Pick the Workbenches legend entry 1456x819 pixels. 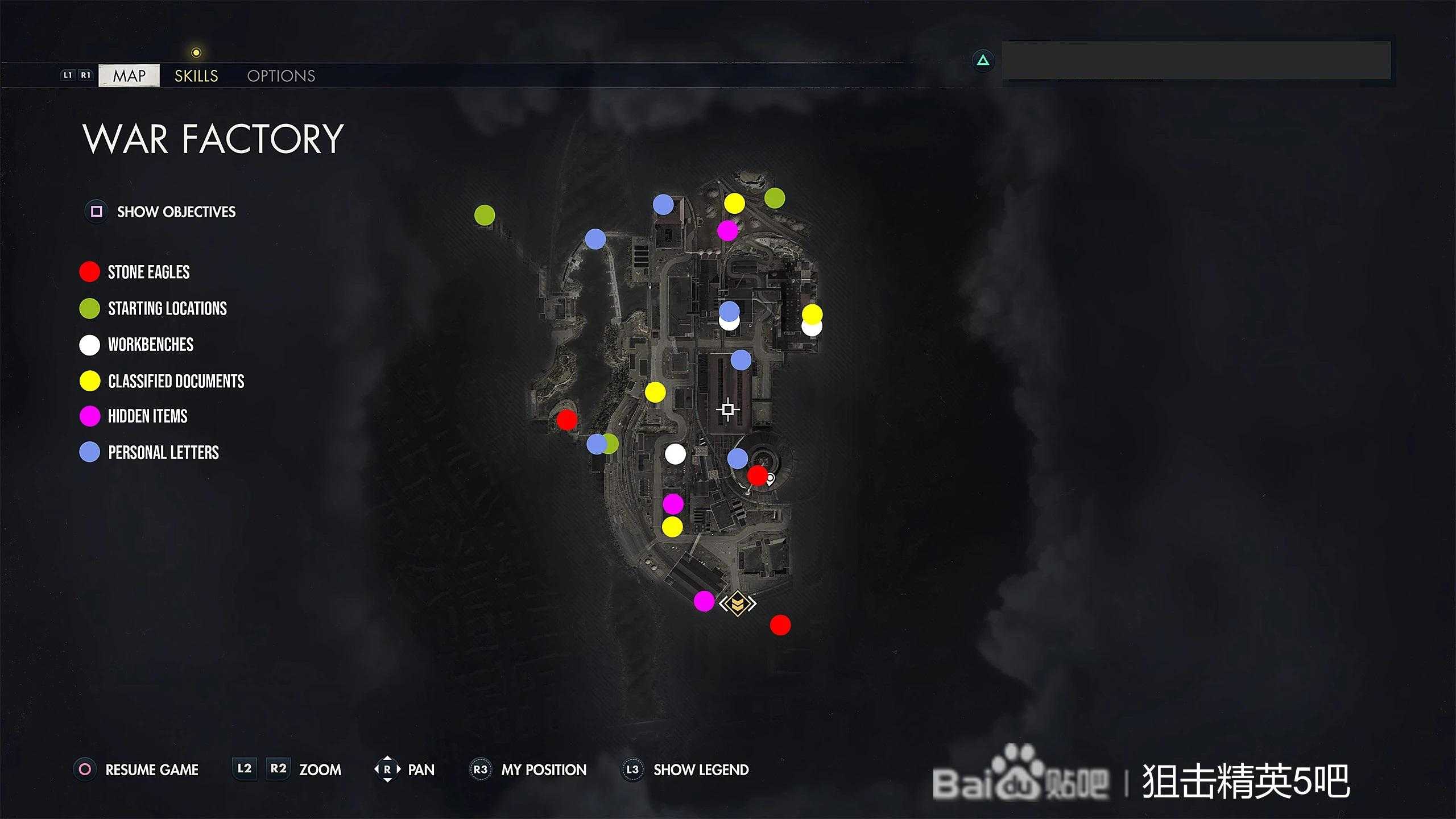point(150,345)
